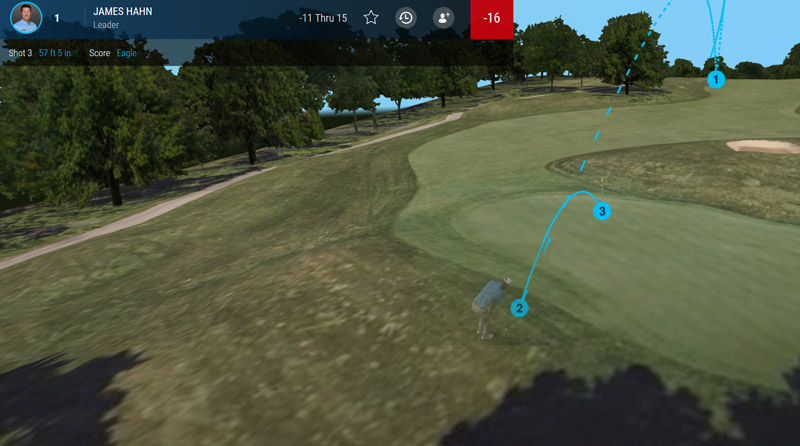Select shot marker 3 on the green
Screen dimensions: 800x446
pyautogui.click(x=601, y=211)
